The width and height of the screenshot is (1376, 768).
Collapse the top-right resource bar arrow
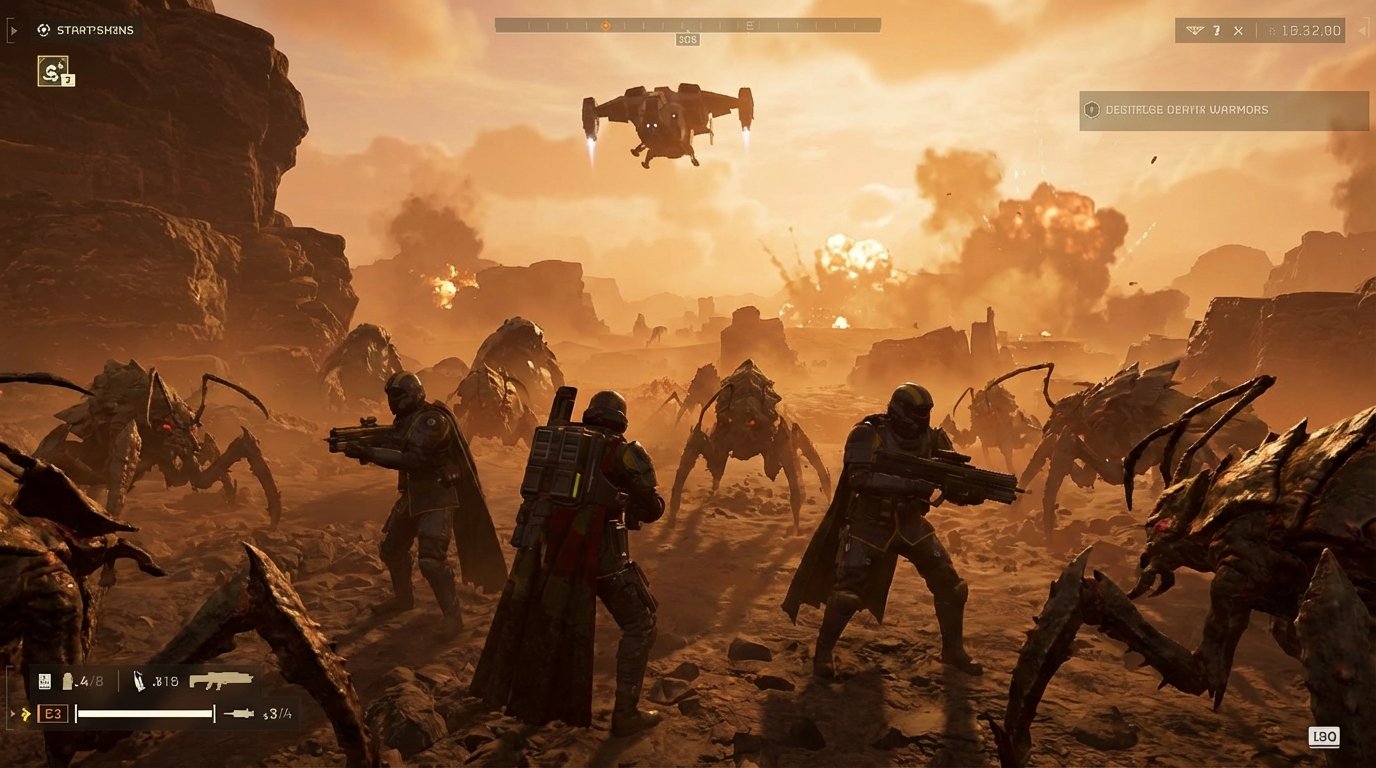coord(1362,31)
